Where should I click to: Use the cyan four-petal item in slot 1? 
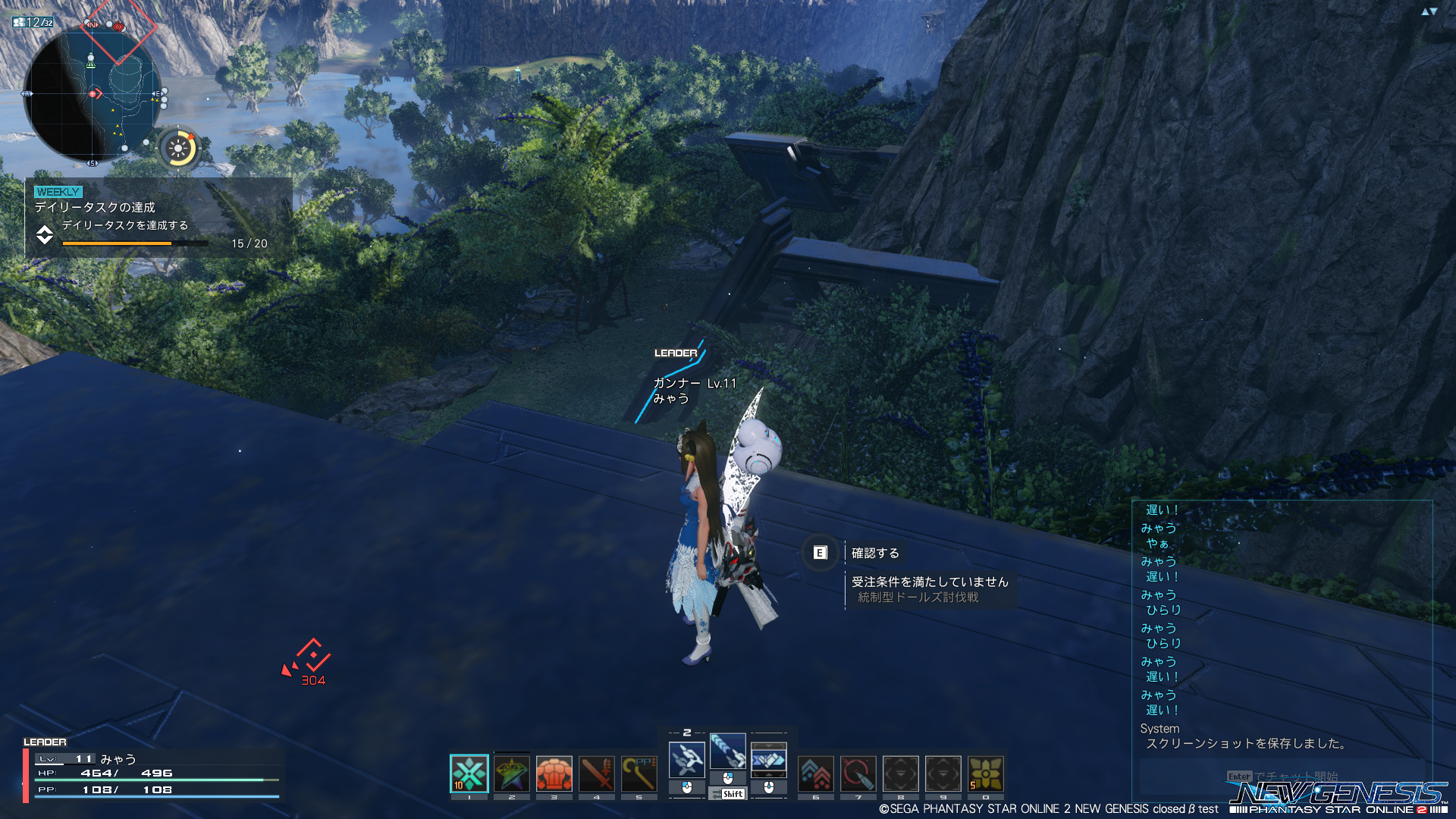tap(469, 773)
